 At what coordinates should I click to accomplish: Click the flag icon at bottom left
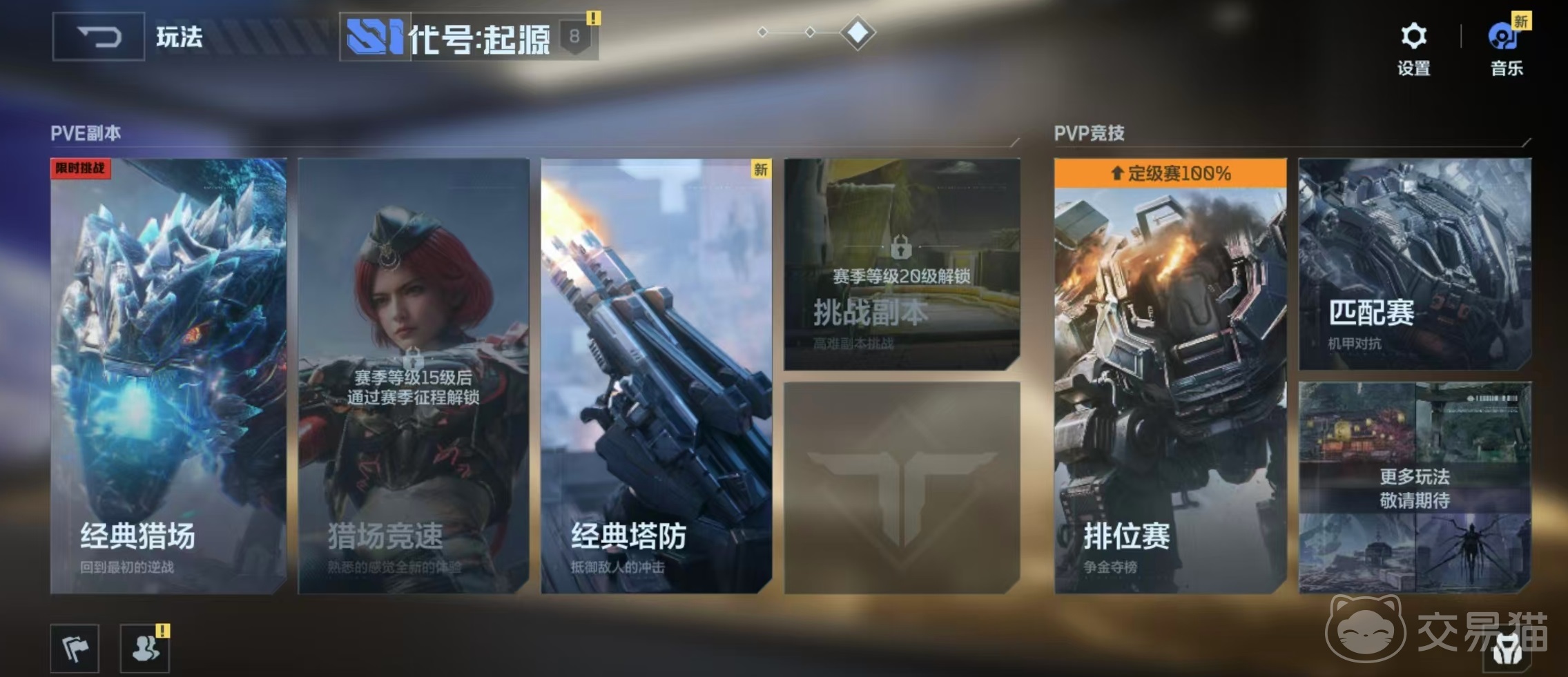76,647
